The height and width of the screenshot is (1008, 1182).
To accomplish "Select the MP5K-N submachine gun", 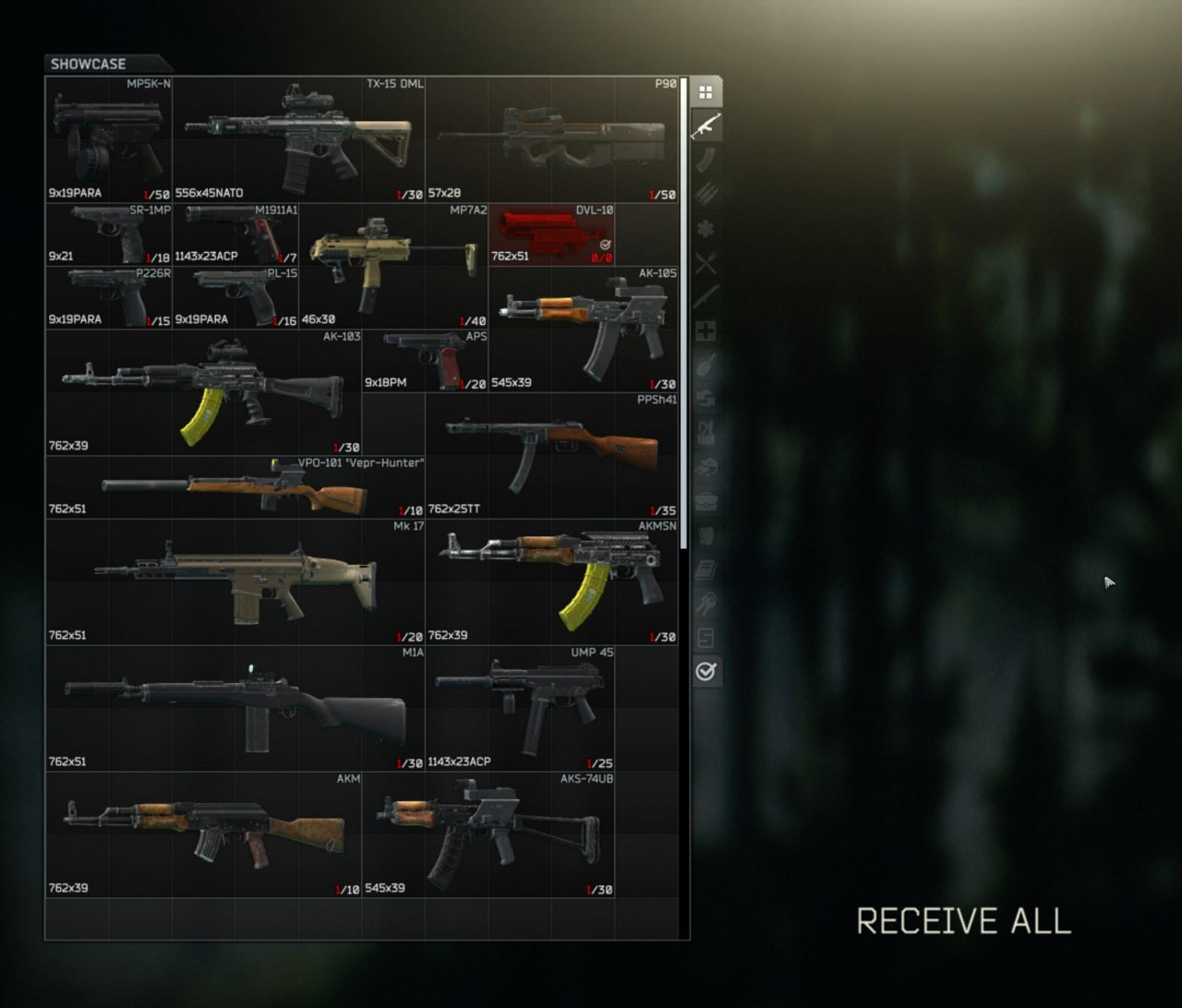I will (109, 139).
